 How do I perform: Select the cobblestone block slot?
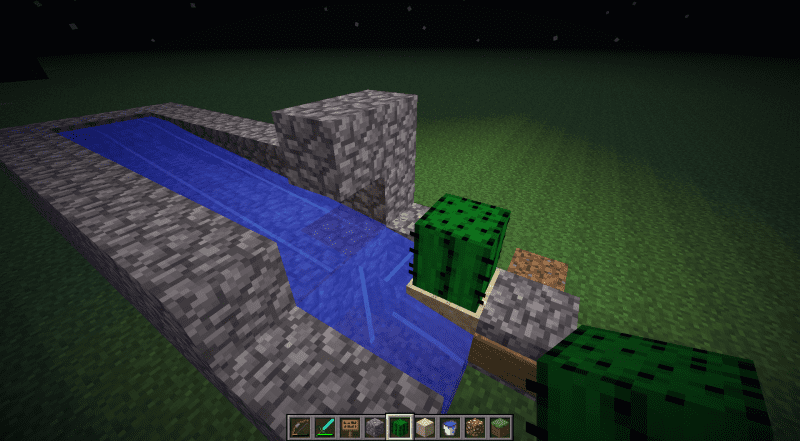tap(375, 427)
